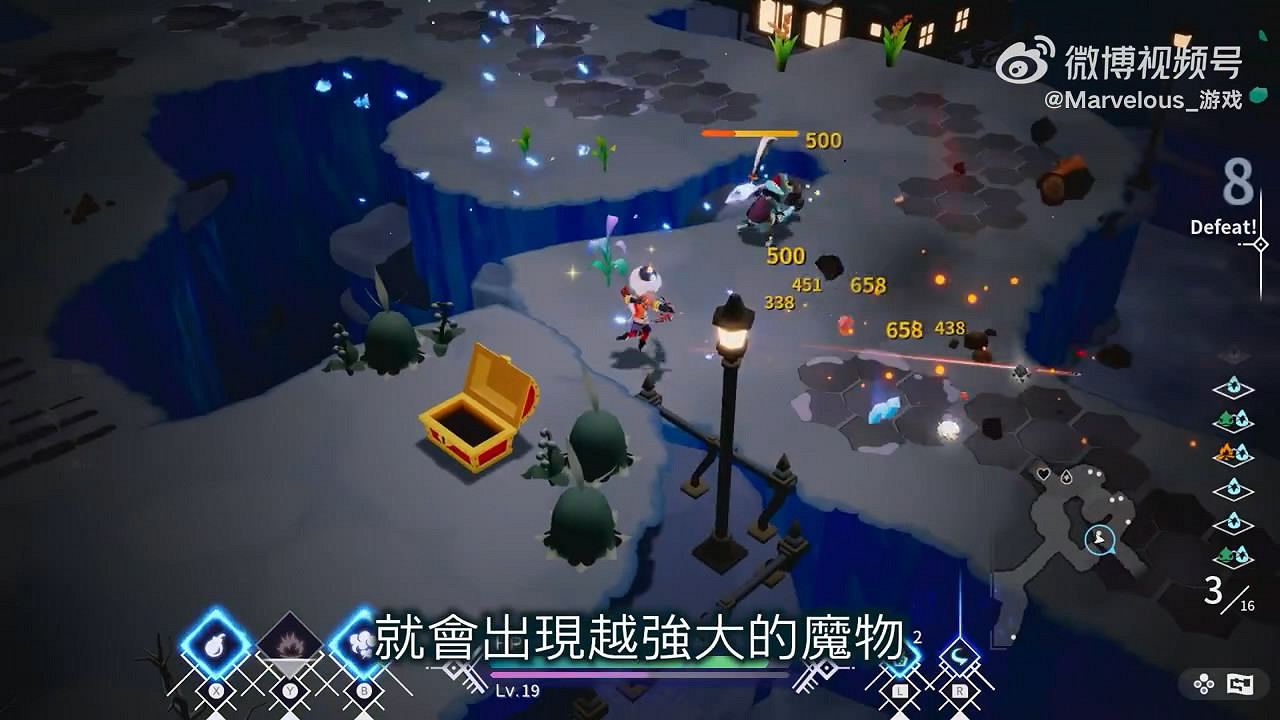Image resolution: width=1280 pixels, height=720 pixels.
Task: Select the crescent moon skill above the R button
Action: 958,656
